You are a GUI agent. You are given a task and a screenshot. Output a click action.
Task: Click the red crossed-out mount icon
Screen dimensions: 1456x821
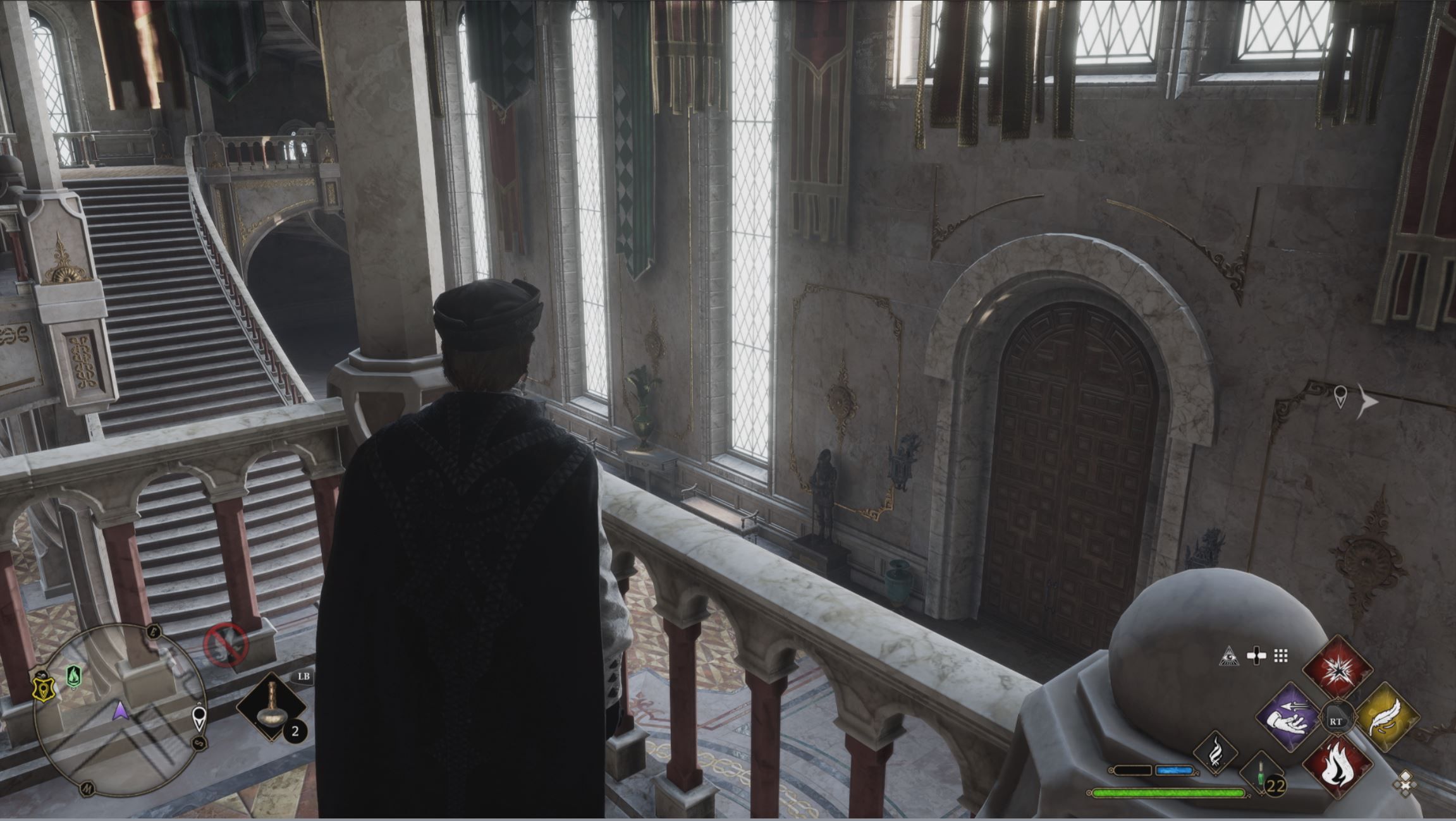(225, 645)
